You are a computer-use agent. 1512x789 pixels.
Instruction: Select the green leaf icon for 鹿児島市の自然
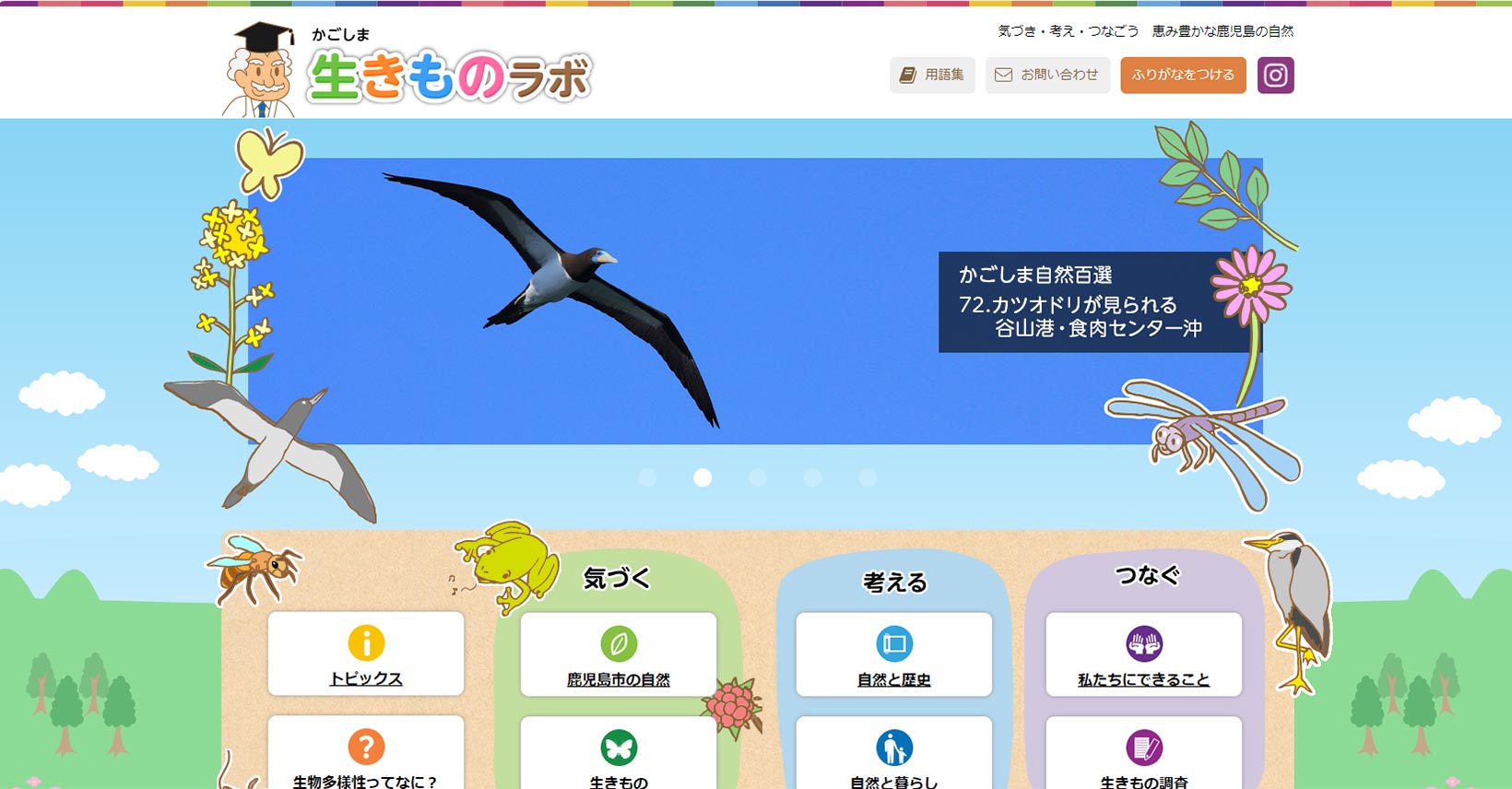click(620, 642)
